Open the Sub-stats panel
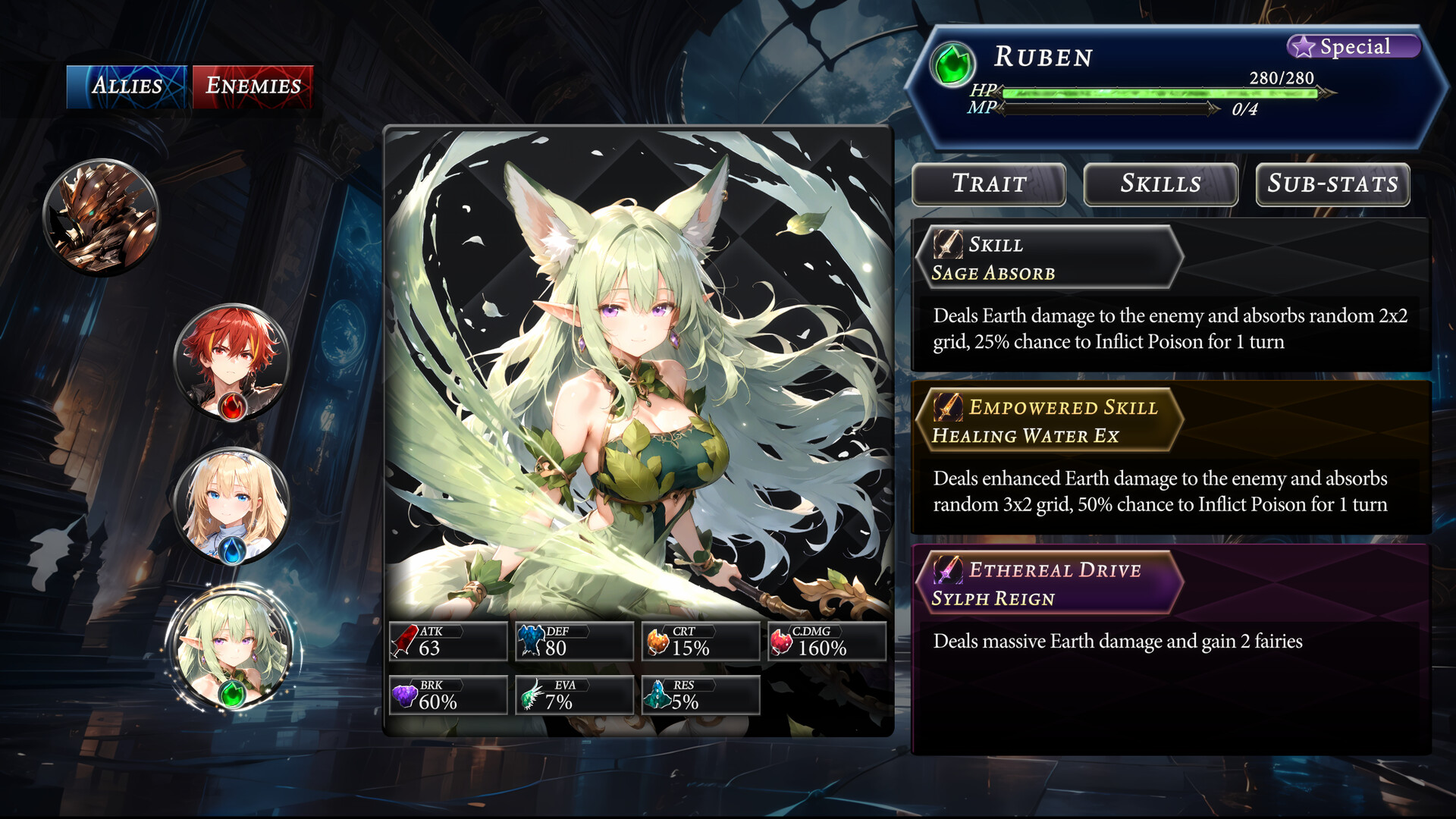 click(1332, 184)
